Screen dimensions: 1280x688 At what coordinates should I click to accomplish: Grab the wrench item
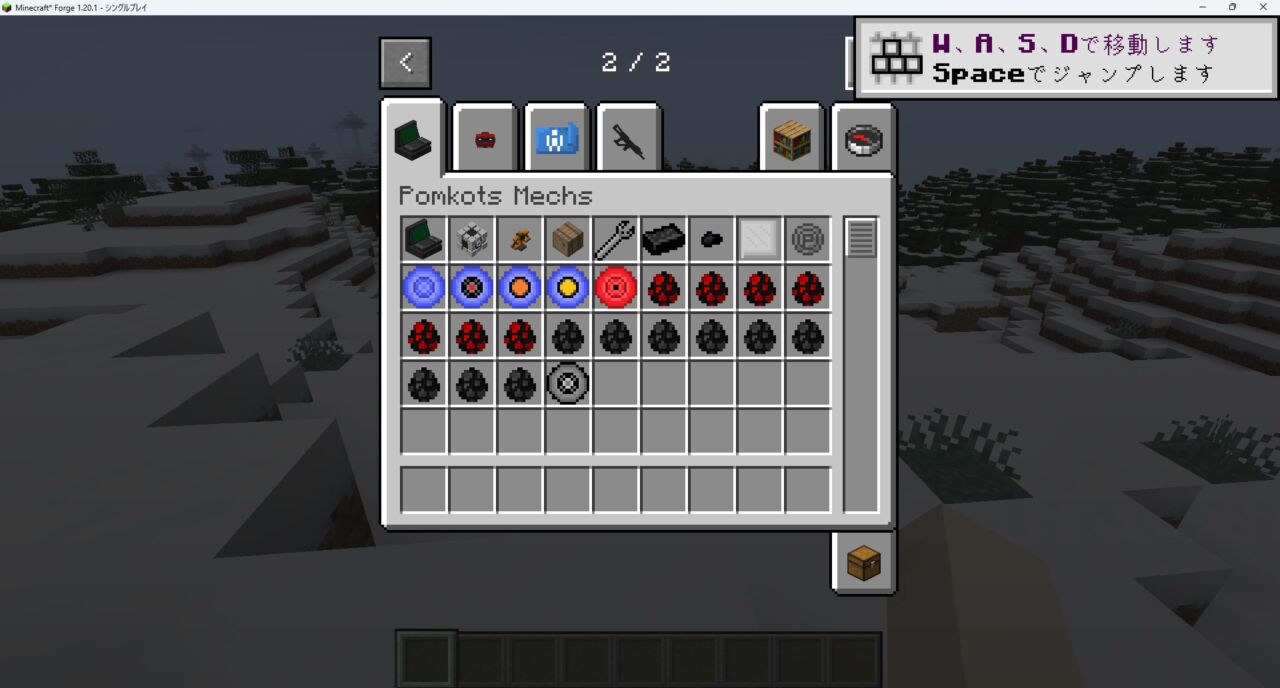click(x=616, y=240)
